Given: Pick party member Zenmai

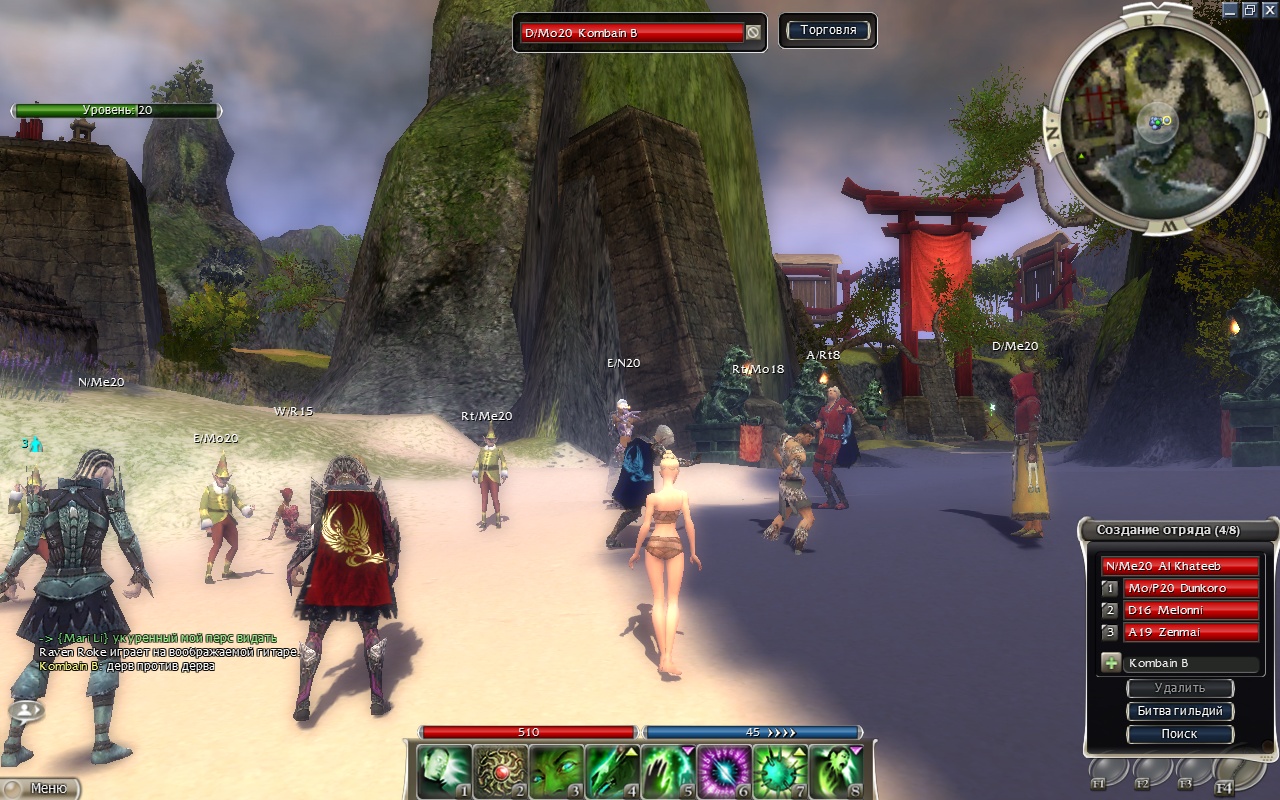Looking at the screenshot, I should tap(1190, 632).
